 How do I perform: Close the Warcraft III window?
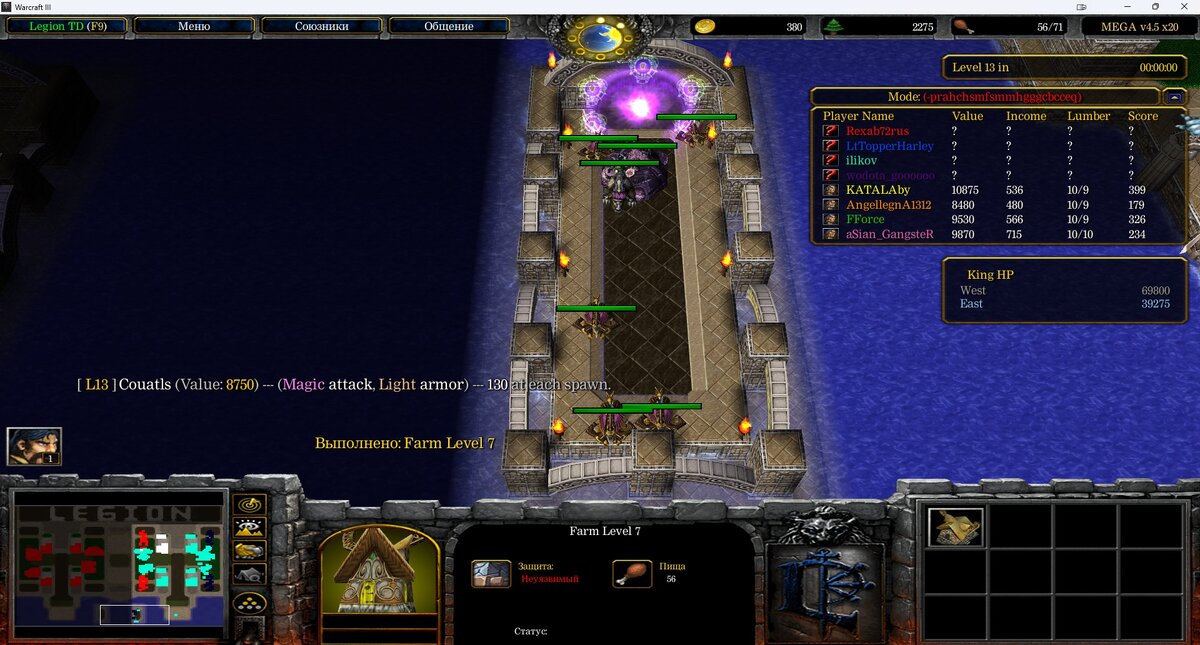tap(1183, 7)
